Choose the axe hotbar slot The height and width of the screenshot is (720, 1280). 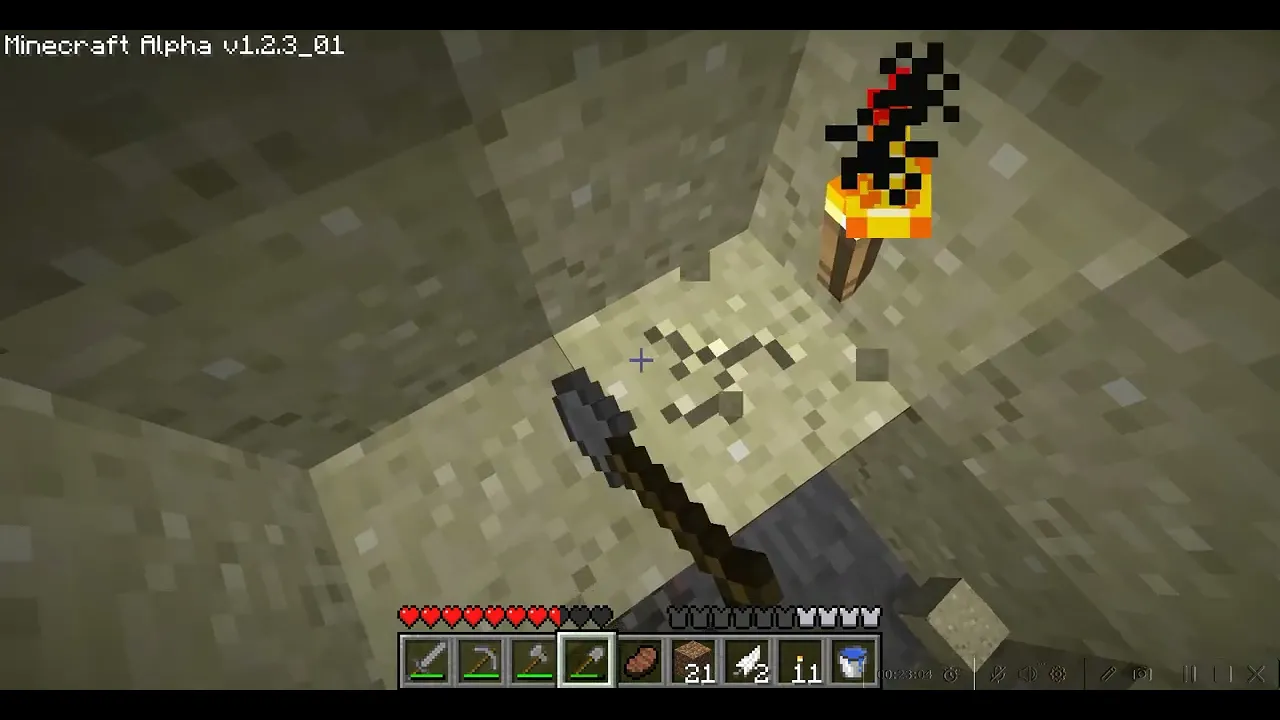[533, 662]
